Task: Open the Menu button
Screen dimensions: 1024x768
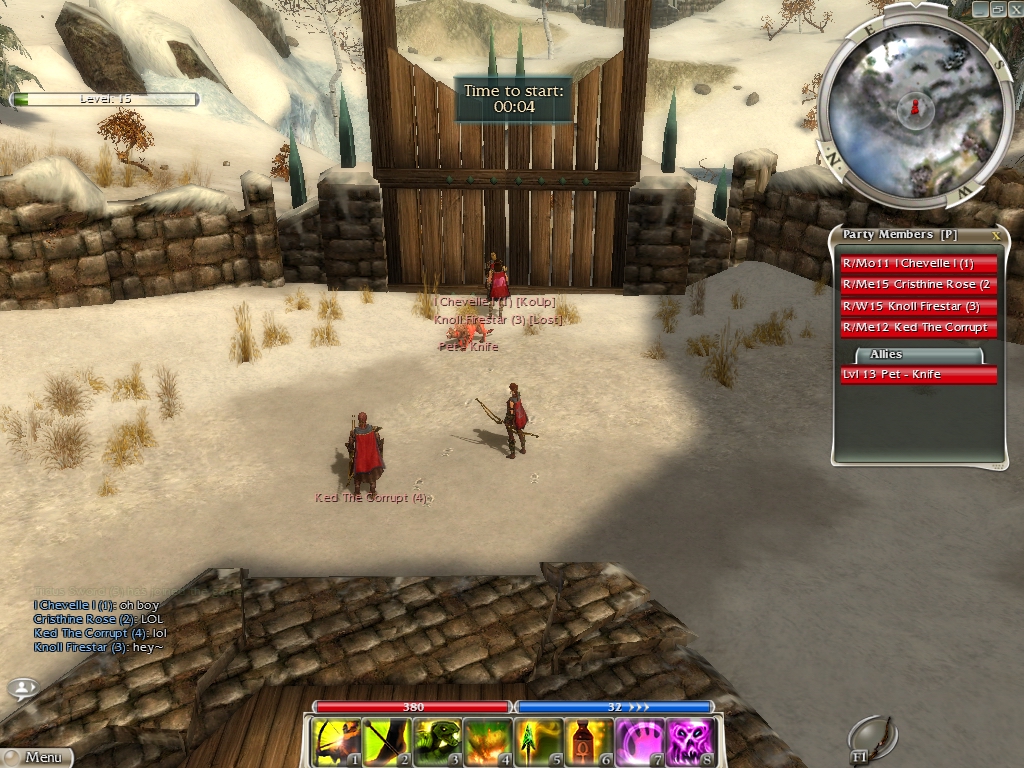Action: [38, 757]
